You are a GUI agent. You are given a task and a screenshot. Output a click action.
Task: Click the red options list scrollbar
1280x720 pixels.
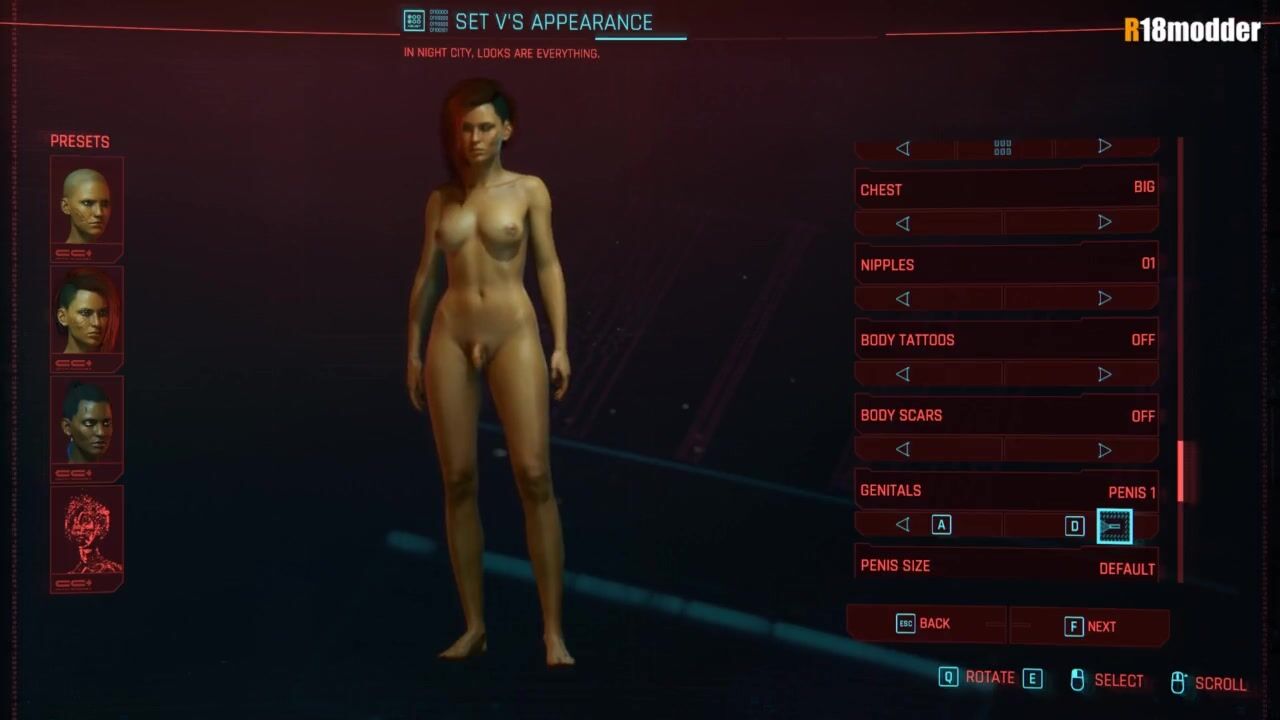coord(1180,471)
